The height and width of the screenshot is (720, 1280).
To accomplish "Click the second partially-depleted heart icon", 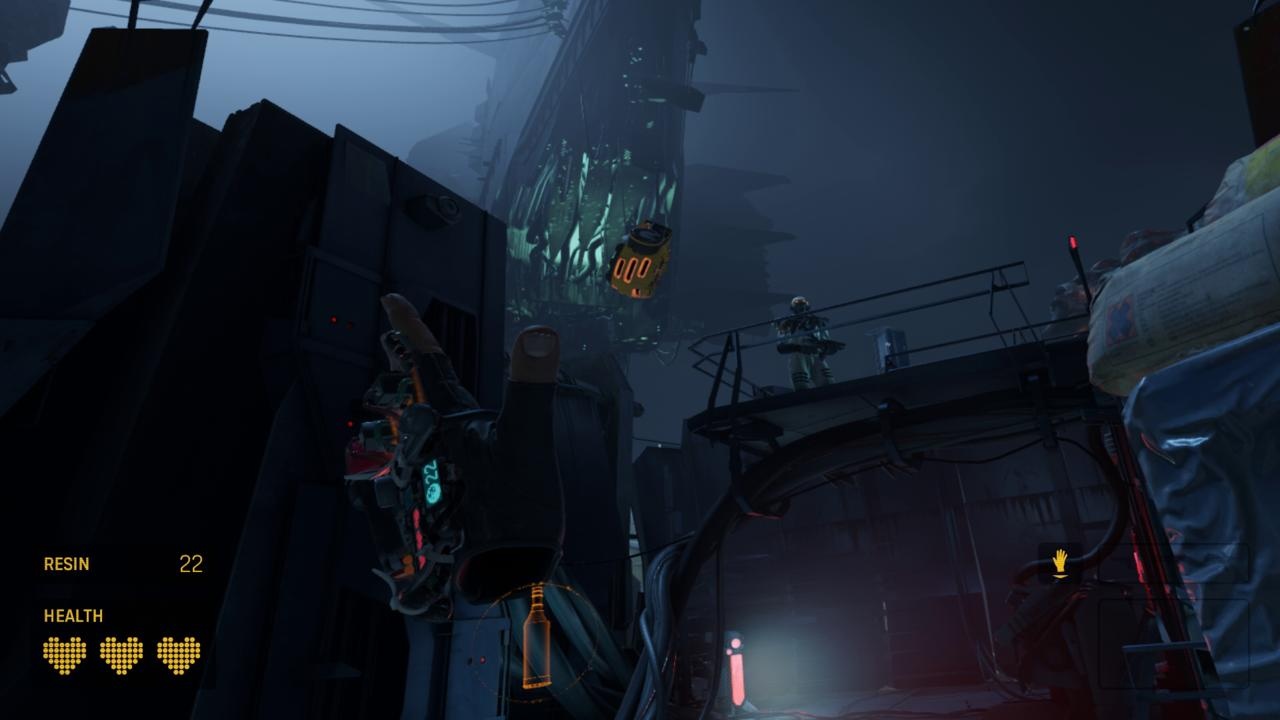I will (x=120, y=657).
